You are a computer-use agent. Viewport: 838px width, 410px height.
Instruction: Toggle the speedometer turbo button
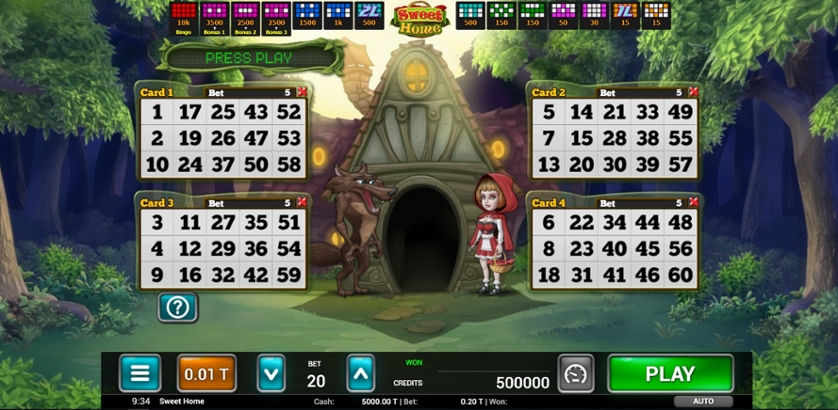tap(575, 374)
